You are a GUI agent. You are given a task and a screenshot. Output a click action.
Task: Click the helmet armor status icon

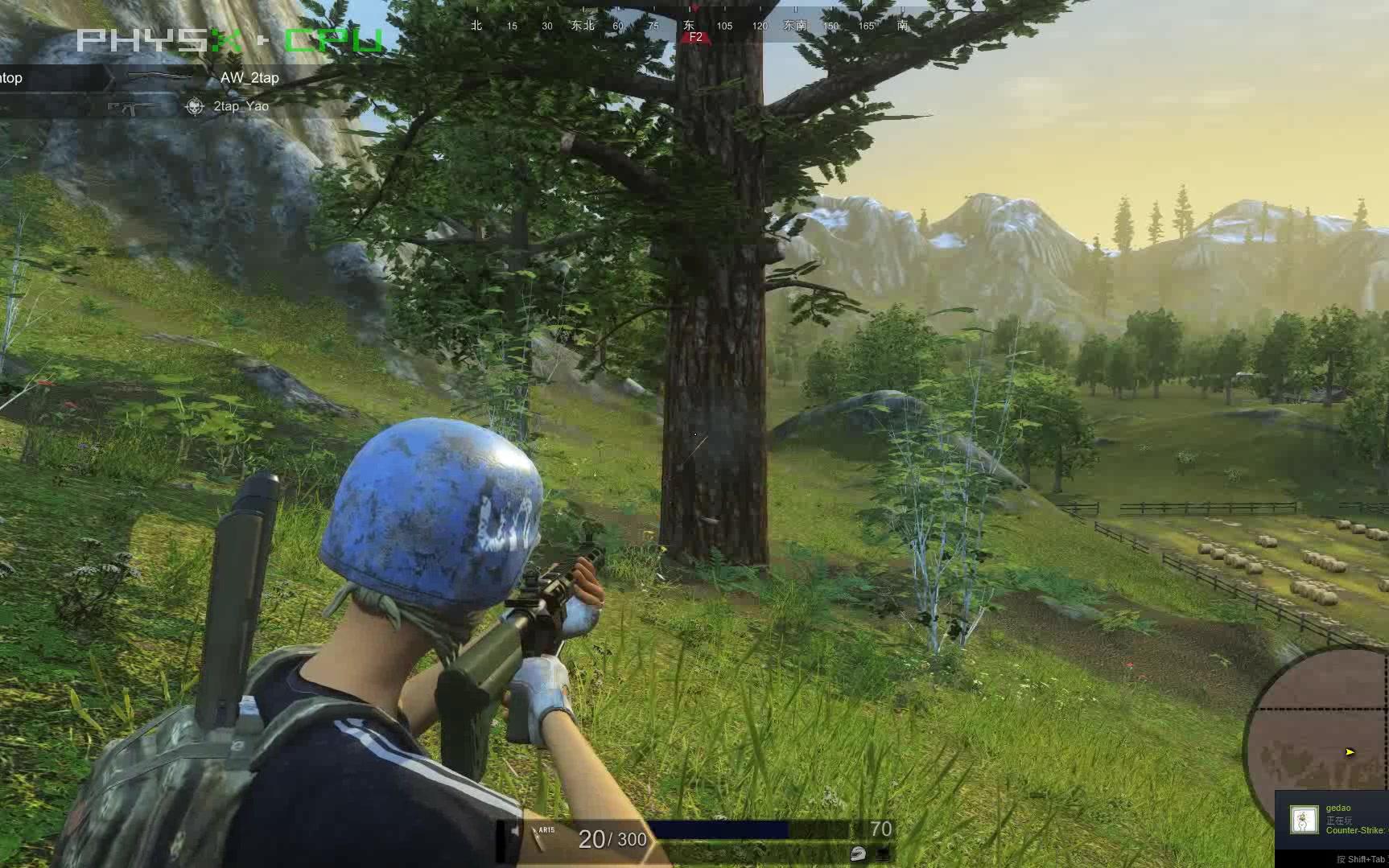click(858, 854)
